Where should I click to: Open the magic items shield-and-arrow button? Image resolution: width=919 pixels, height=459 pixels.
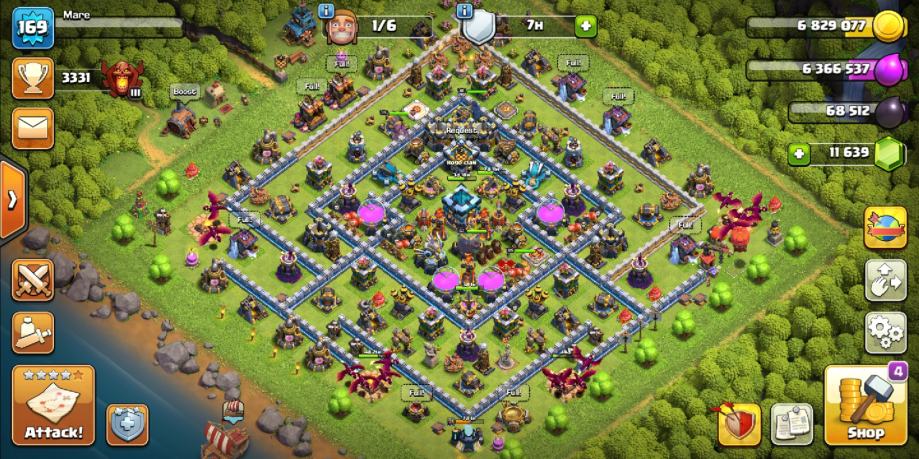(x=738, y=424)
